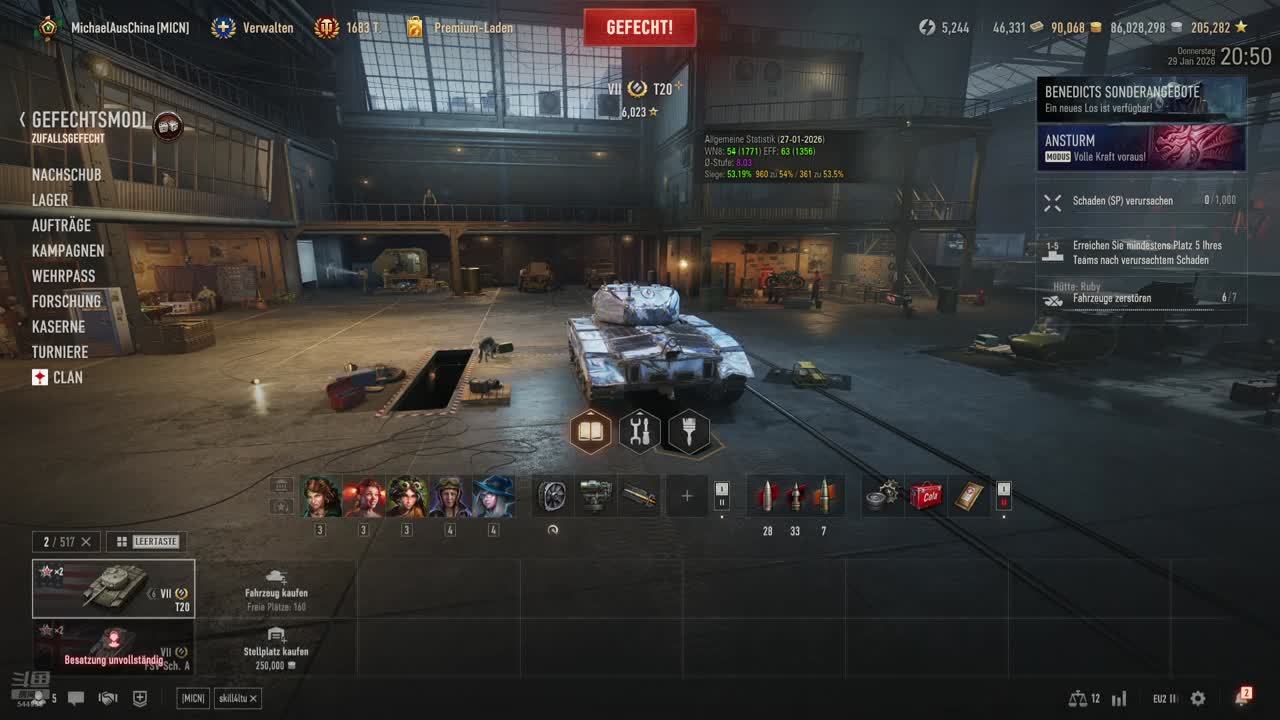1280x720 pixels.
Task: Start battle with the GEFECHT! button
Action: point(640,28)
